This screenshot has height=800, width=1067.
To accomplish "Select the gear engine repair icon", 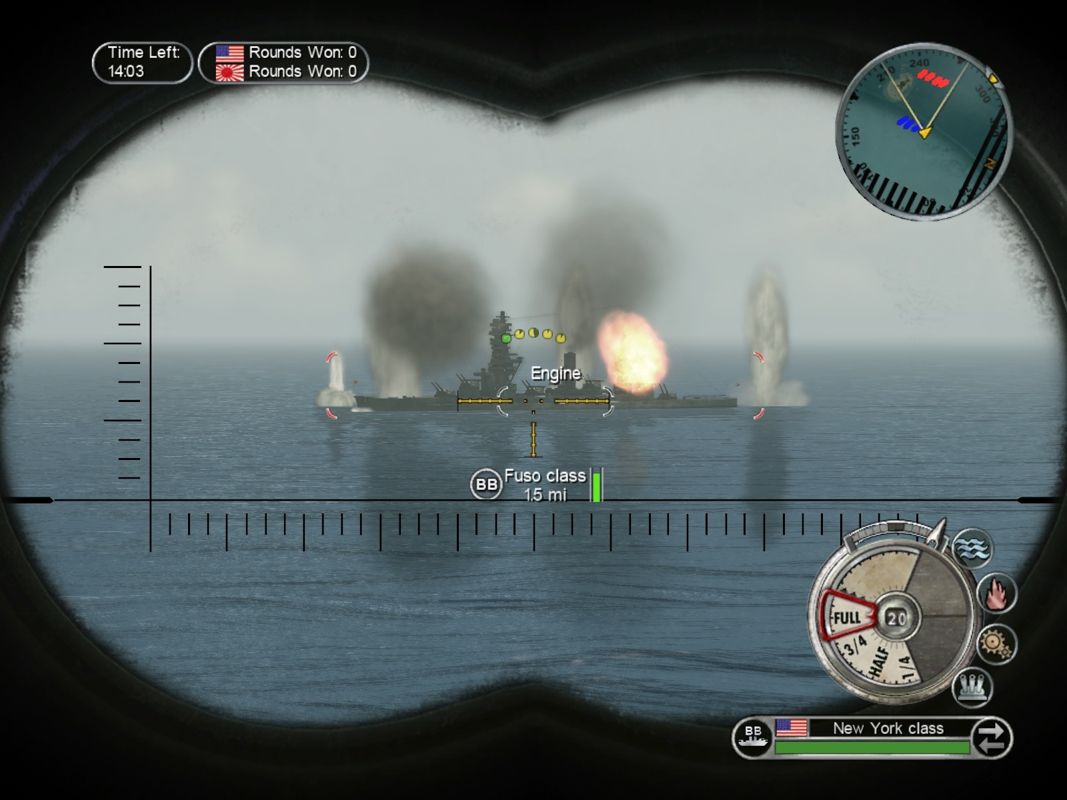I will [x=996, y=643].
